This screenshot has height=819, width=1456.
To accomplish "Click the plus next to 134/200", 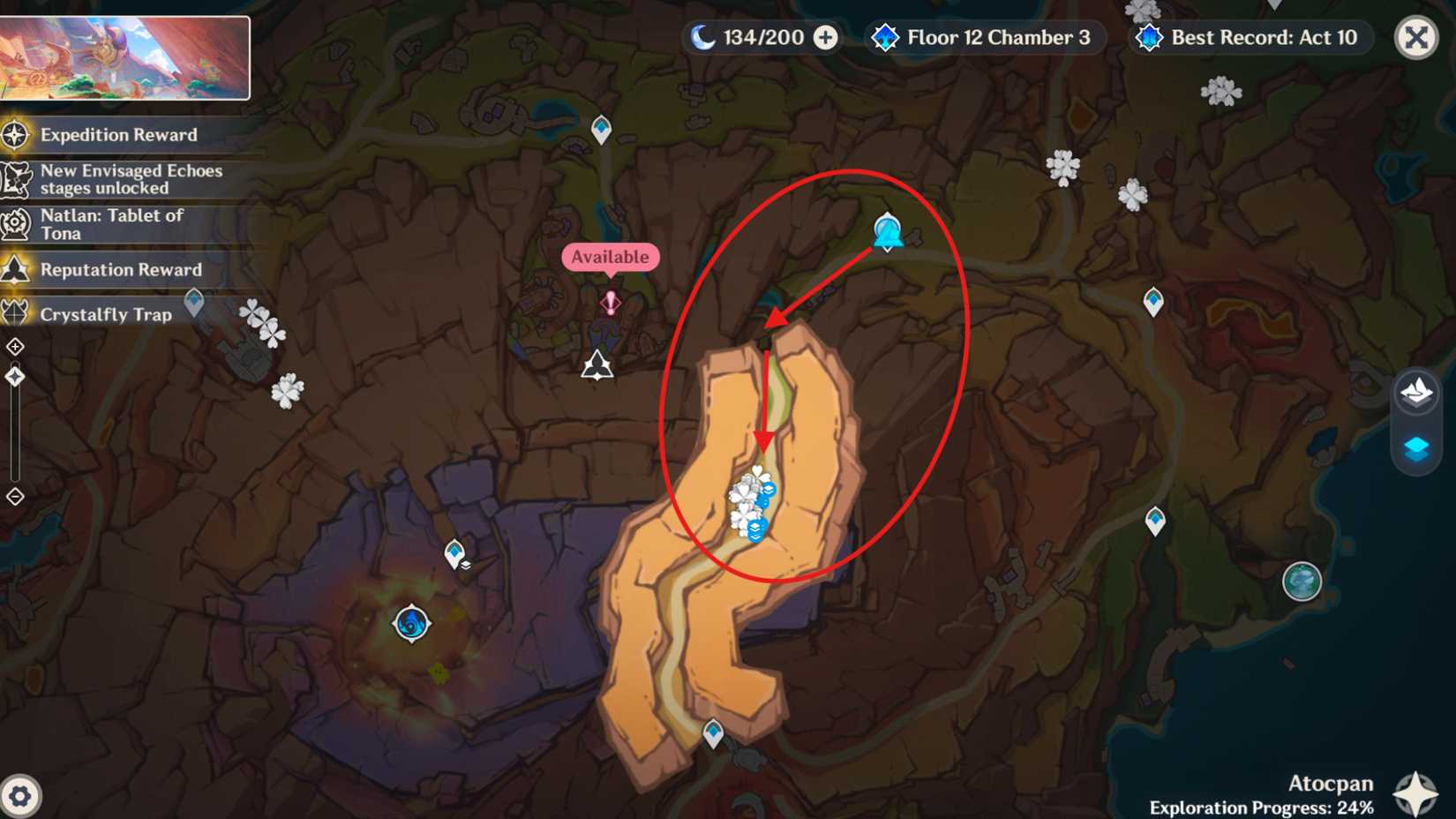I will point(824,38).
